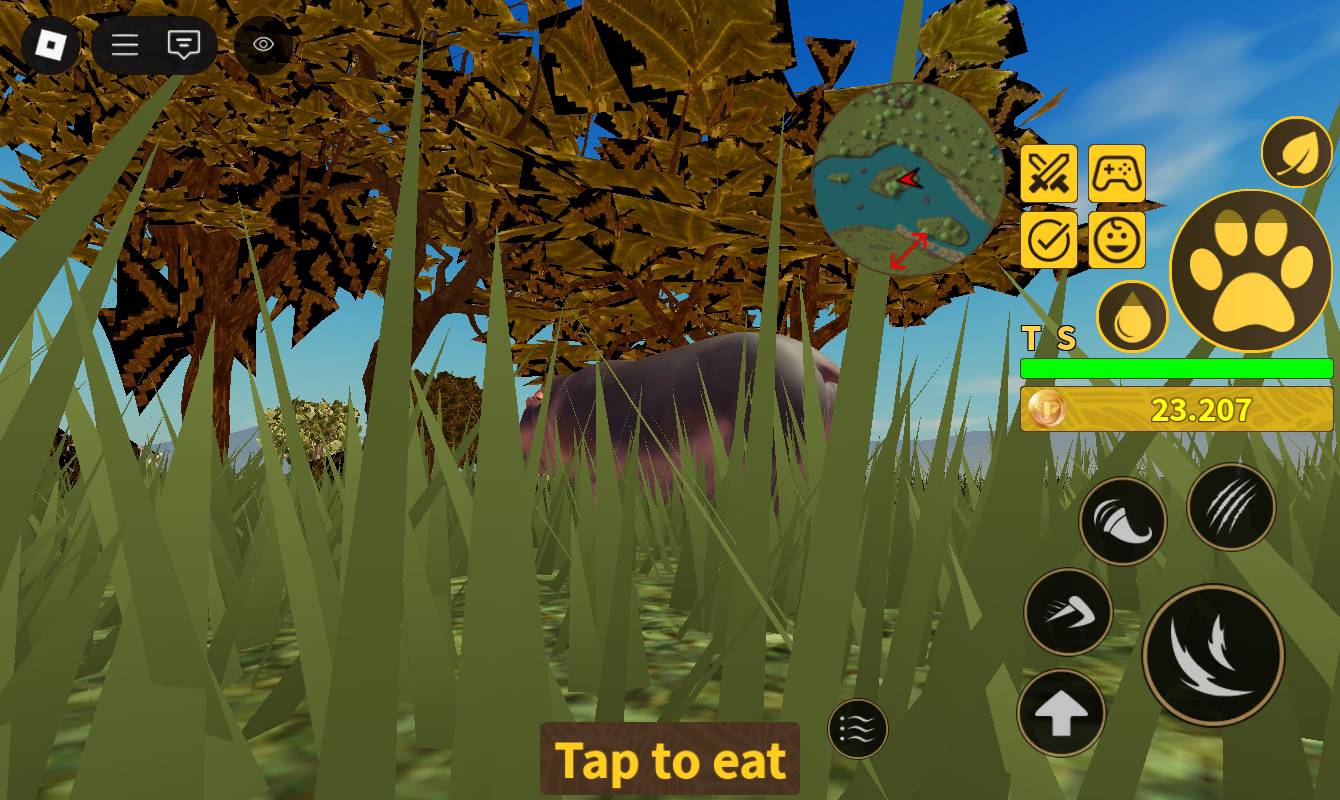
Task: Activate the dash sprint ability
Action: [x=1068, y=611]
